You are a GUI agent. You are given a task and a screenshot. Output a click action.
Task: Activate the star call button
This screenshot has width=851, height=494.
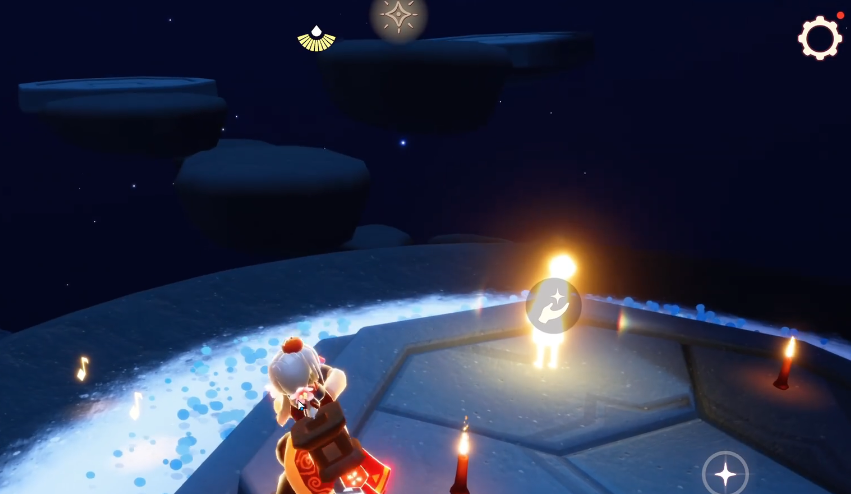pyautogui.click(x=725, y=473)
